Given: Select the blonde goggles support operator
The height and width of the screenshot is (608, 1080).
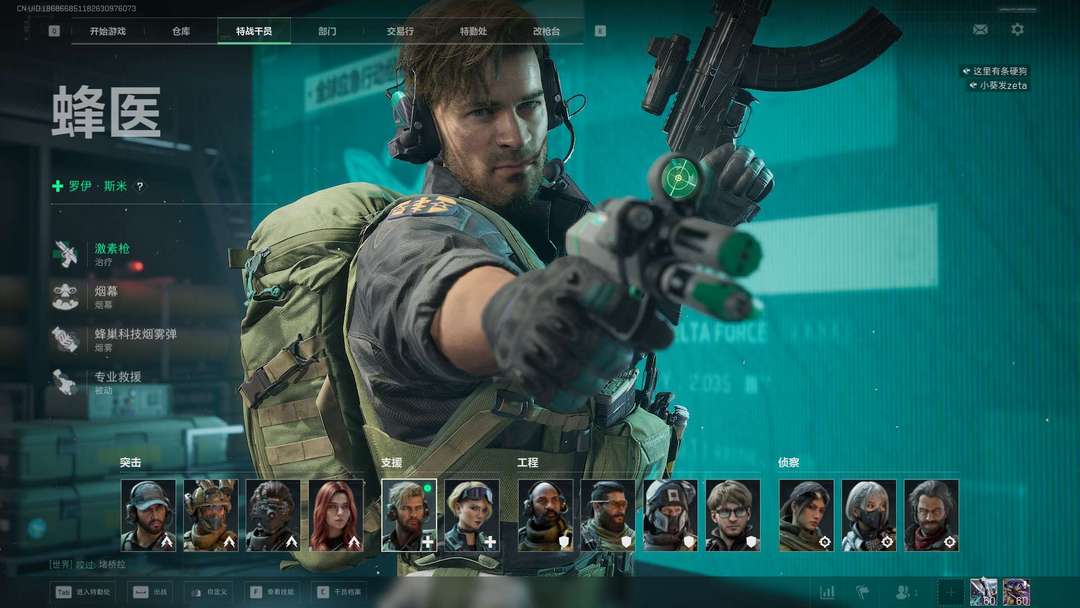Looking at the screenshot, I should [471, 515].
